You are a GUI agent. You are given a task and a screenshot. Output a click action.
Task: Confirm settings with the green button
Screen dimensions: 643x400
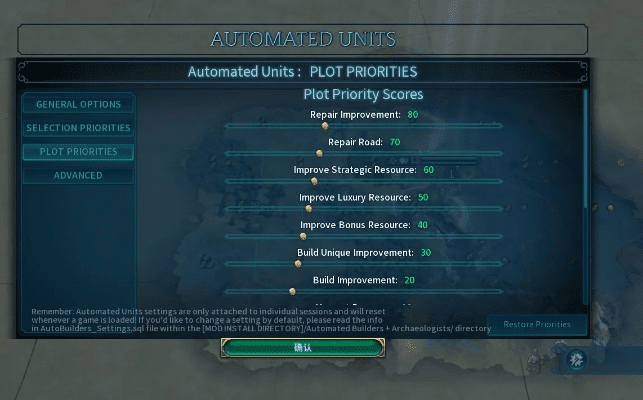(x=303, y=347)
